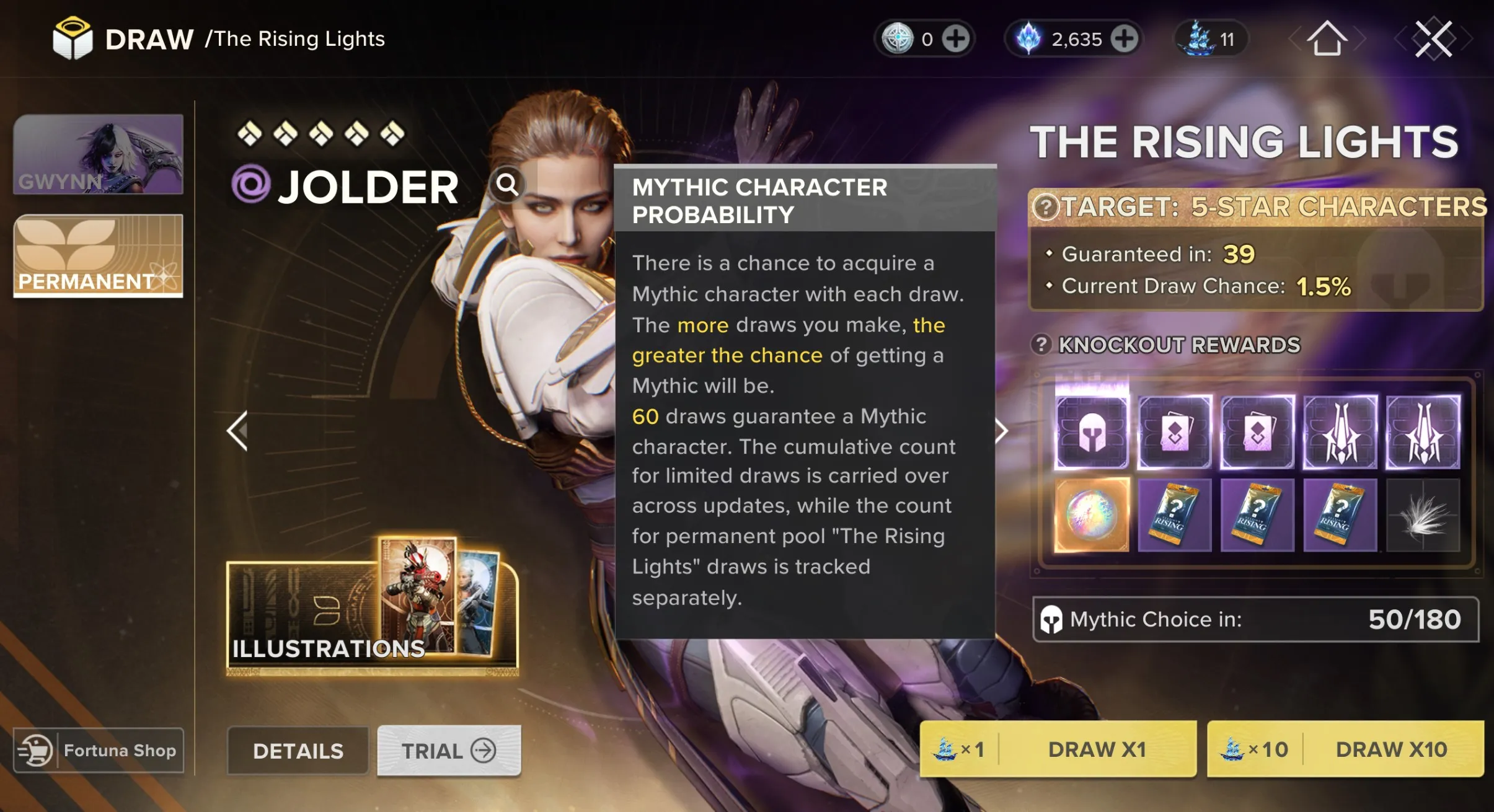Return to the home screen
Image resolution: width=1494 pixels, height=812 pixels.
1327,39
